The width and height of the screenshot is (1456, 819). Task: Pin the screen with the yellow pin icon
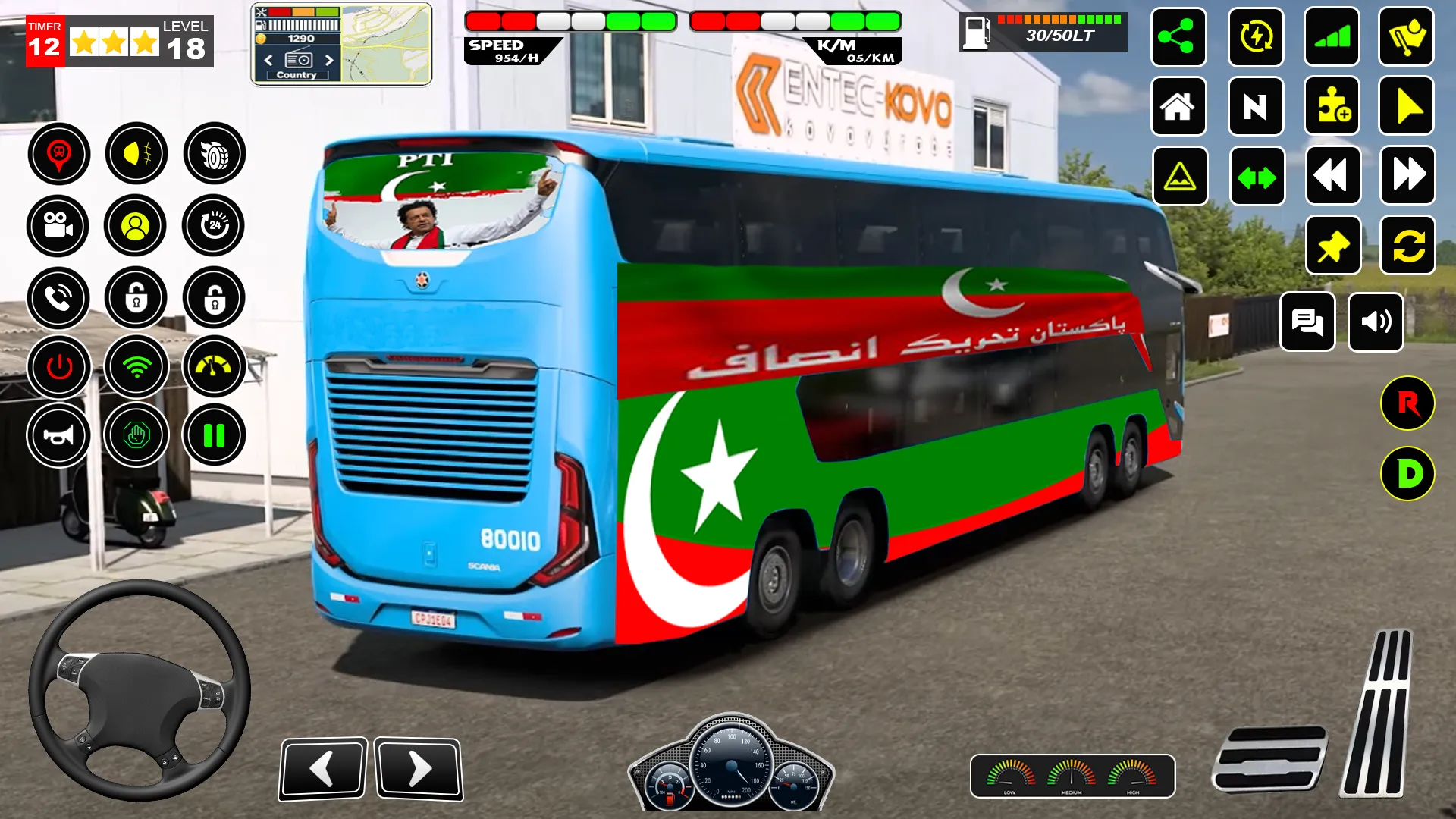(1332, 246)
